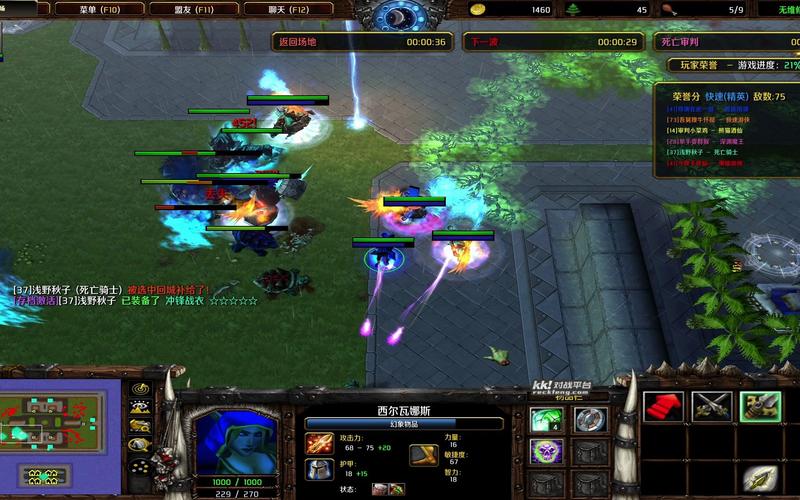This screenshot has width=800, height=500.
Task: Activate the crossed swords Attack command
Action: (716, 406)
